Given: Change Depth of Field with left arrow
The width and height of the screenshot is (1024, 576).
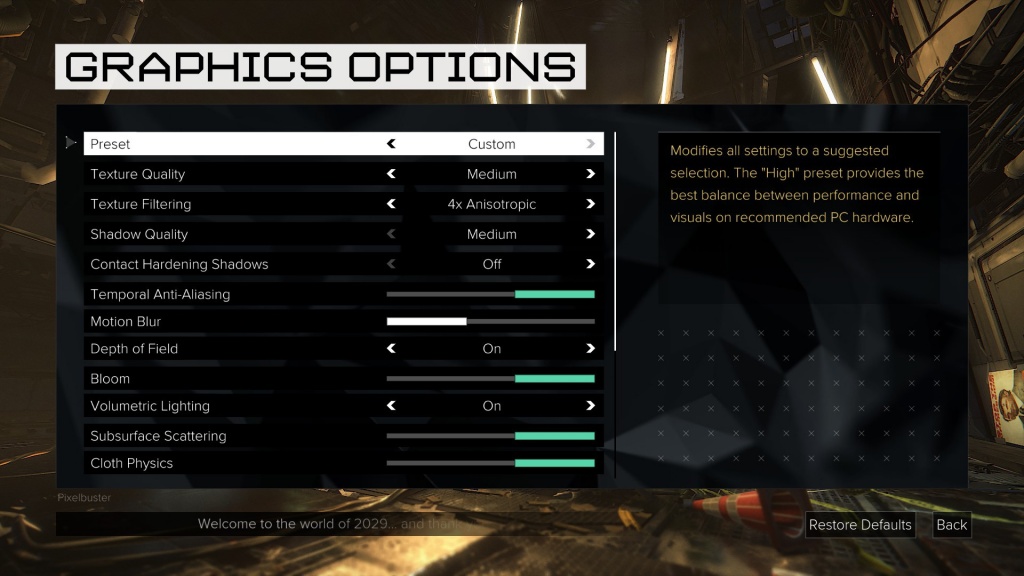Looking at the screenshot, I should [x=391, y=349].
